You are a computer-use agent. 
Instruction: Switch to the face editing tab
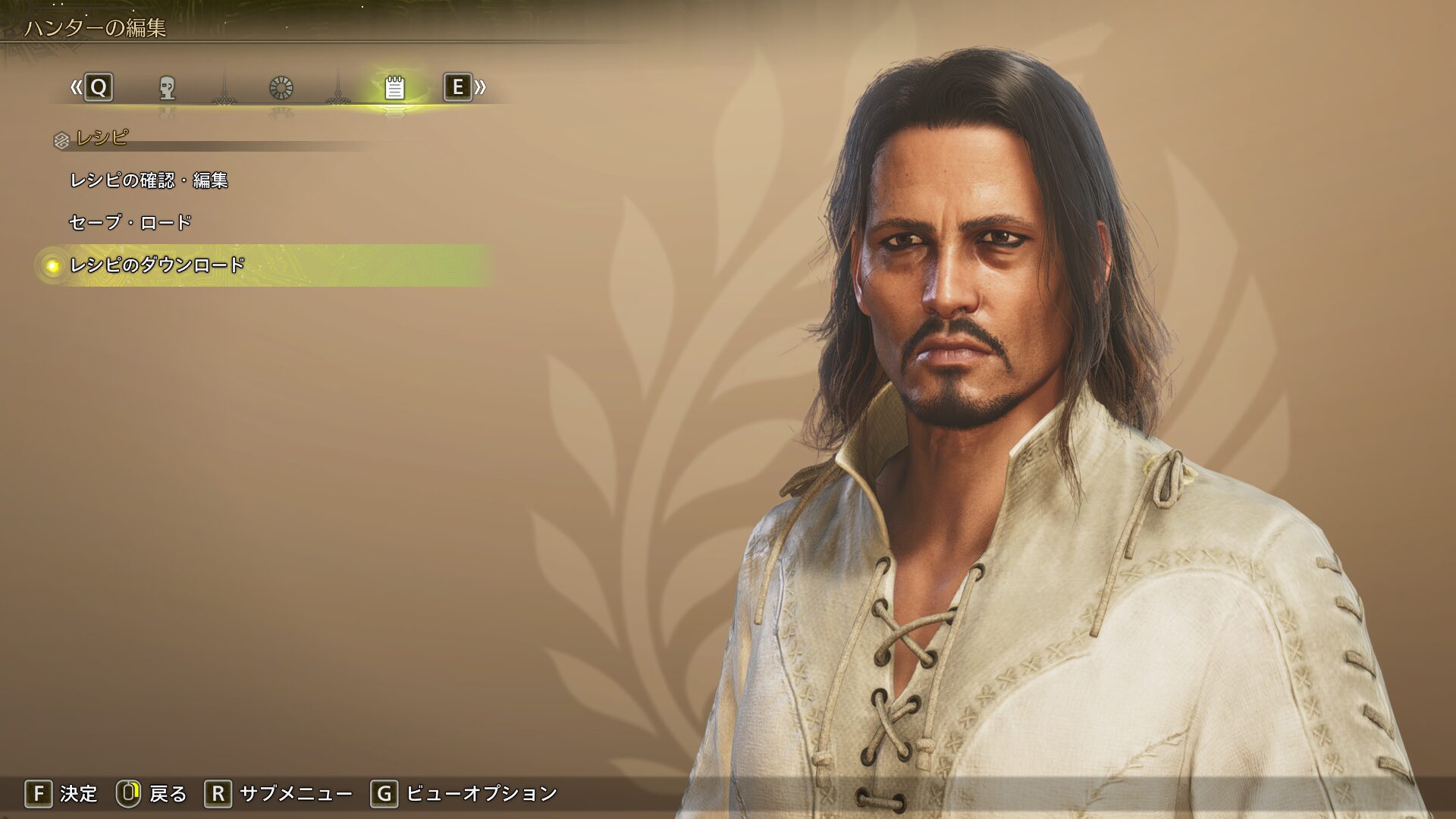tap(168, 88)
